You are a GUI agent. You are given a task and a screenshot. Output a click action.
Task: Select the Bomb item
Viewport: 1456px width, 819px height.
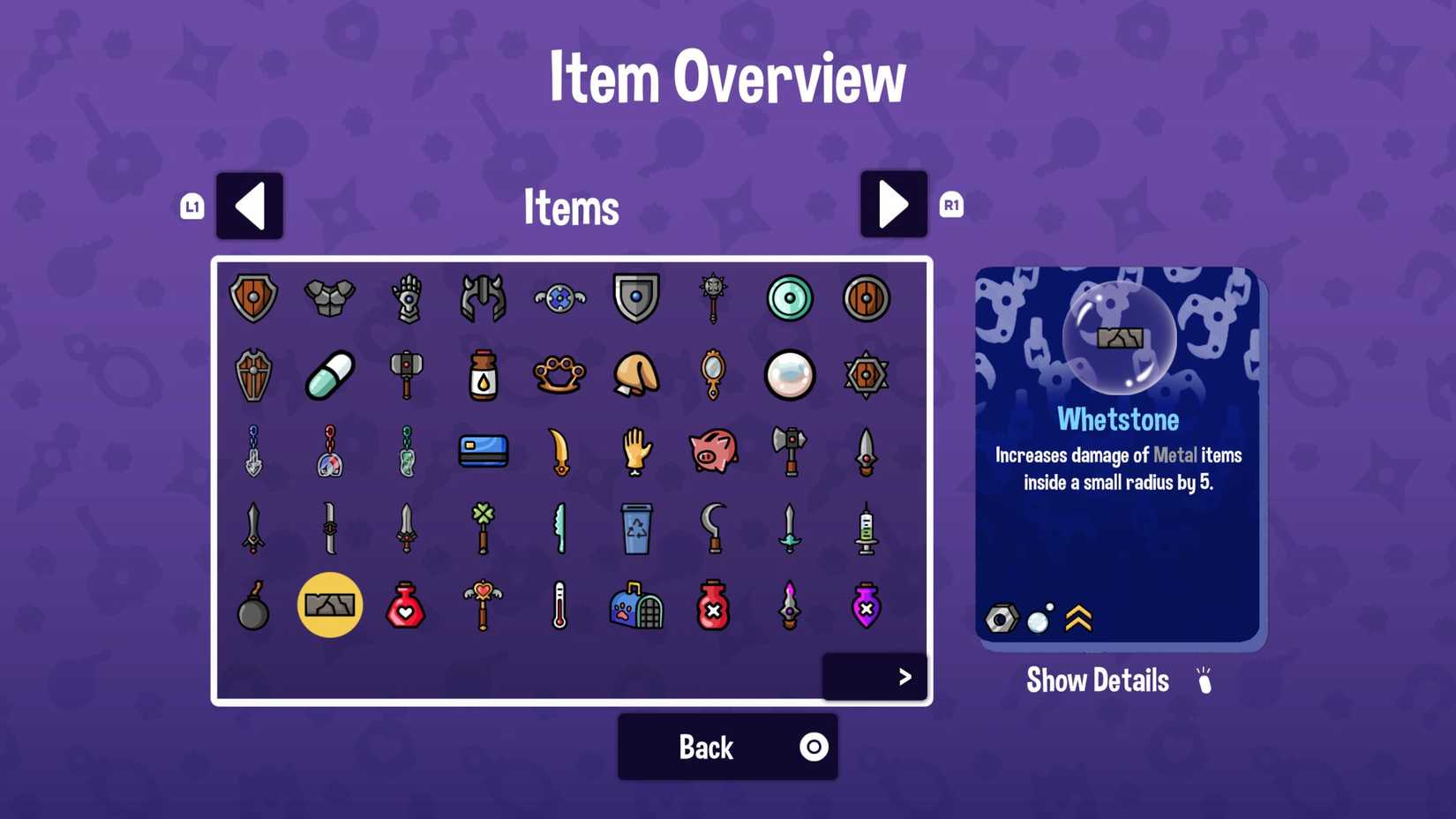click(x=253, y=605)
